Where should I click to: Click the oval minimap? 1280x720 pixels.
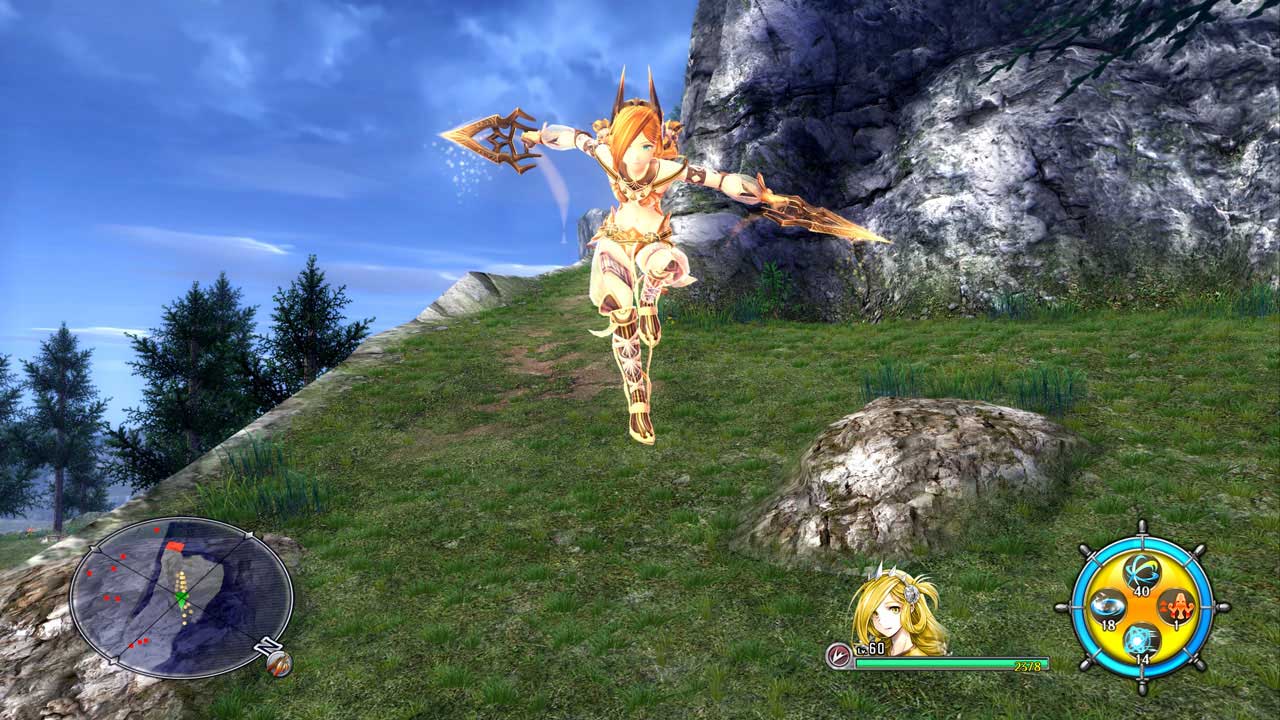pyautogui.click(x=181, y=597)
